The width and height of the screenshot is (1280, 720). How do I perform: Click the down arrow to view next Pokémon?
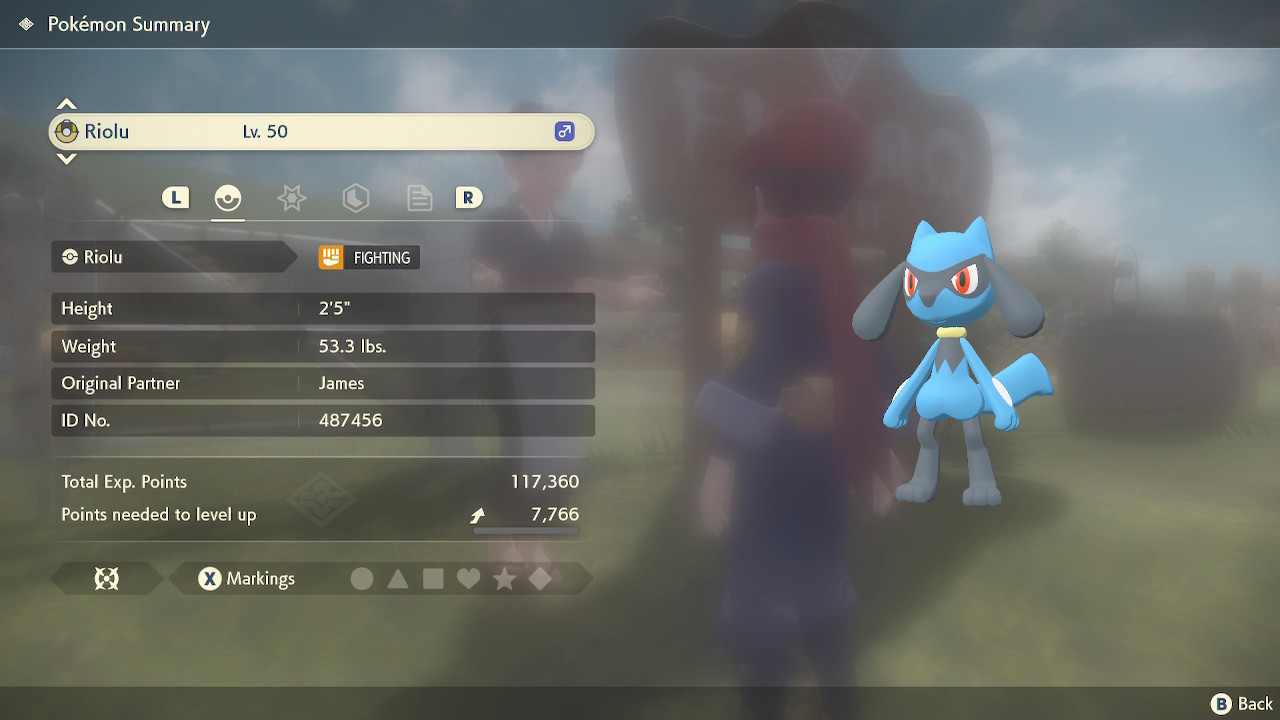(x=66, y=160)
